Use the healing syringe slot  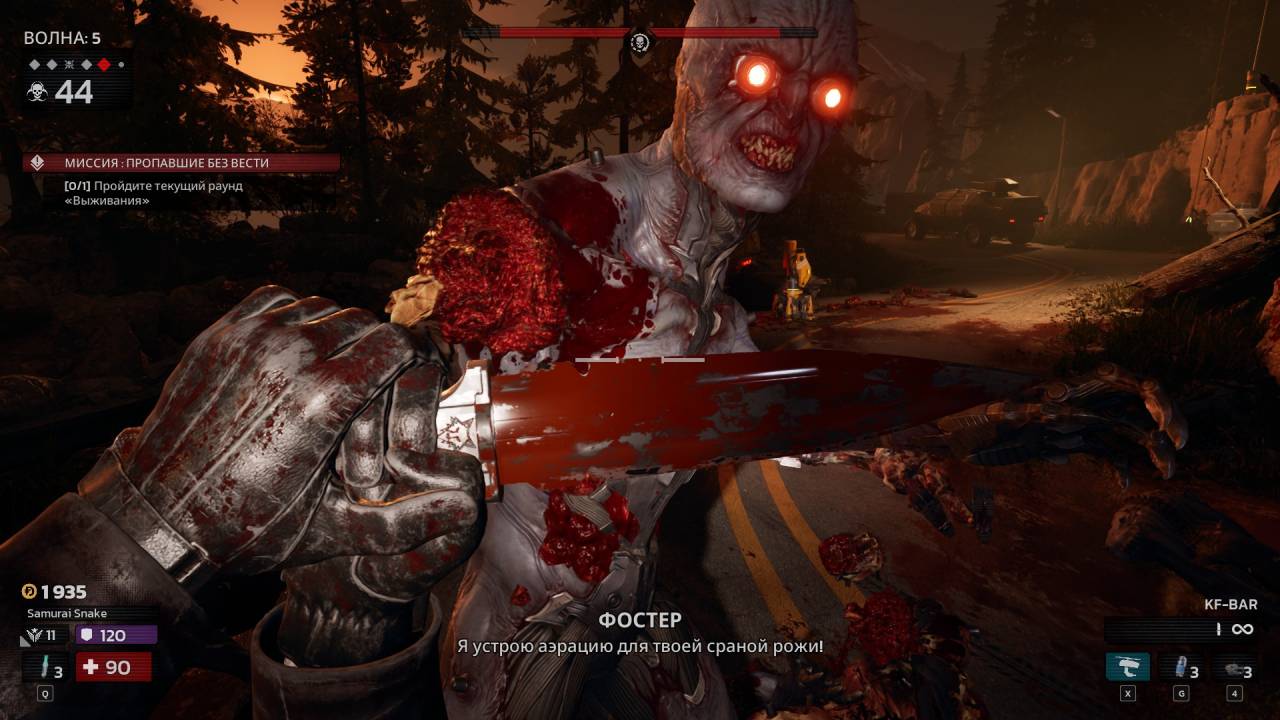click(46, 667)
